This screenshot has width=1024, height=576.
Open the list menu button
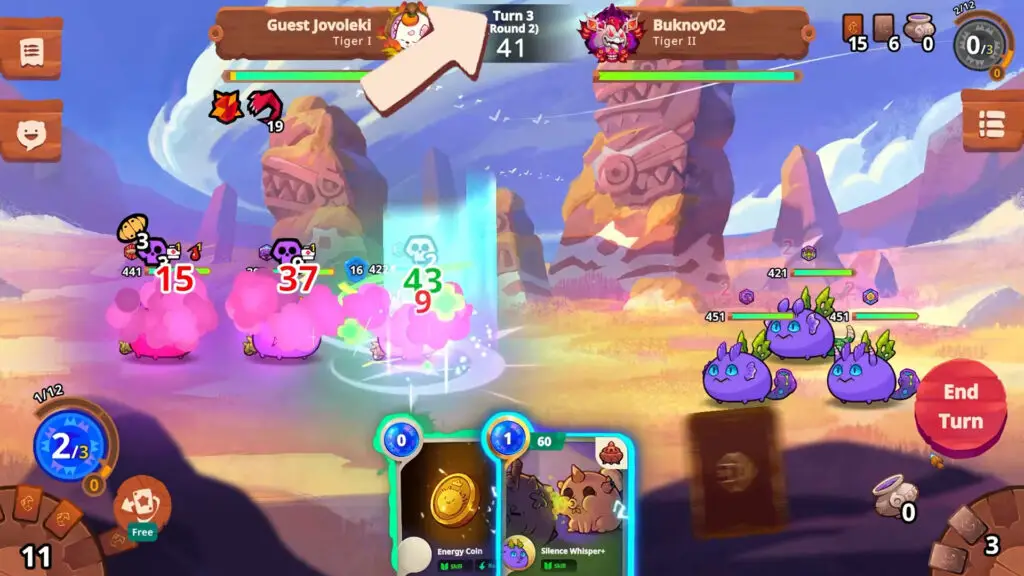[992, 122]
